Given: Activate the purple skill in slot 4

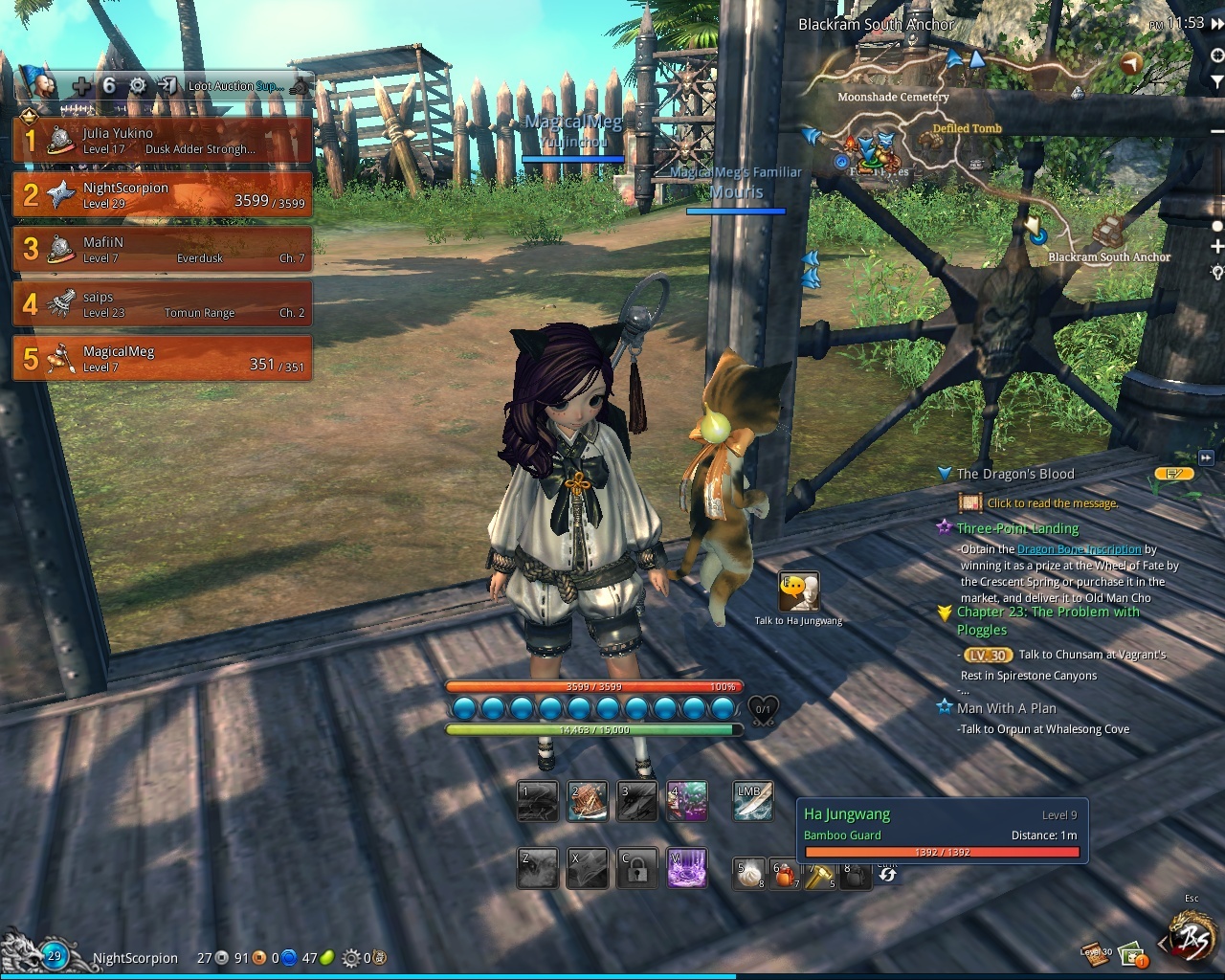Looking at the screenshot, I should tap(687, 802).
